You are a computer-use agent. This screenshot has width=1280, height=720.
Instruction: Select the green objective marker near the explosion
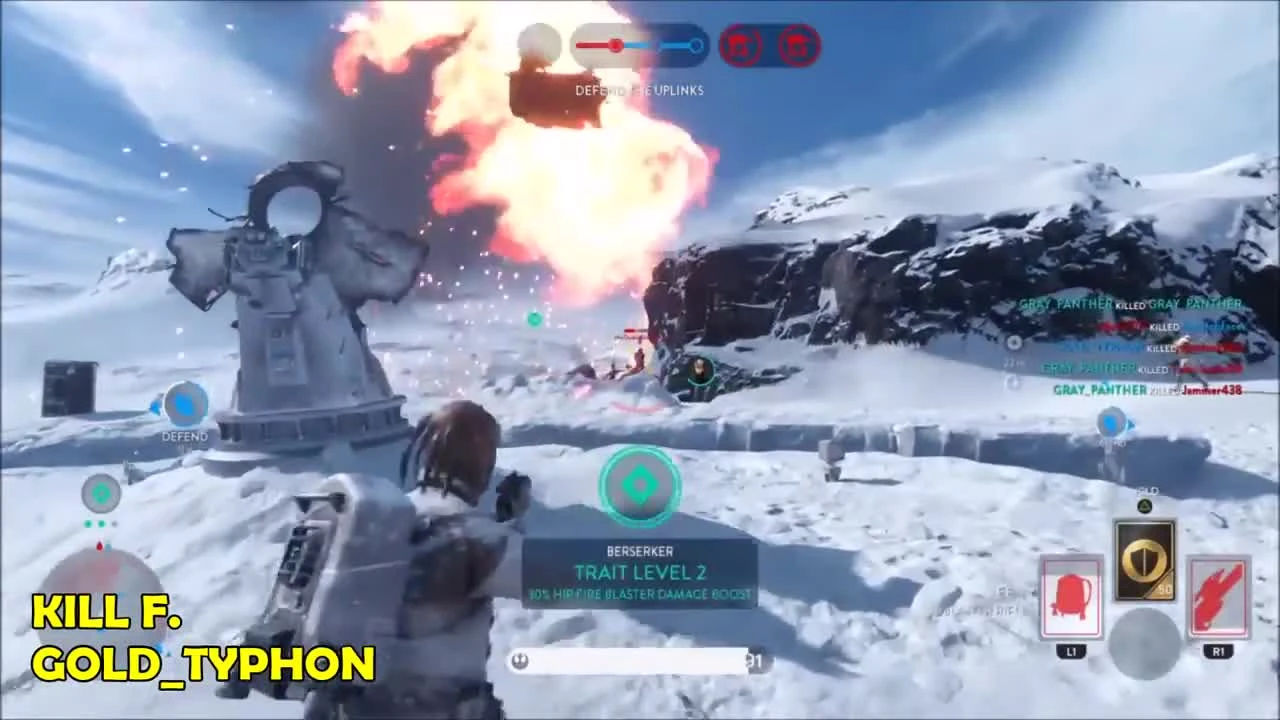pos(534,319)
